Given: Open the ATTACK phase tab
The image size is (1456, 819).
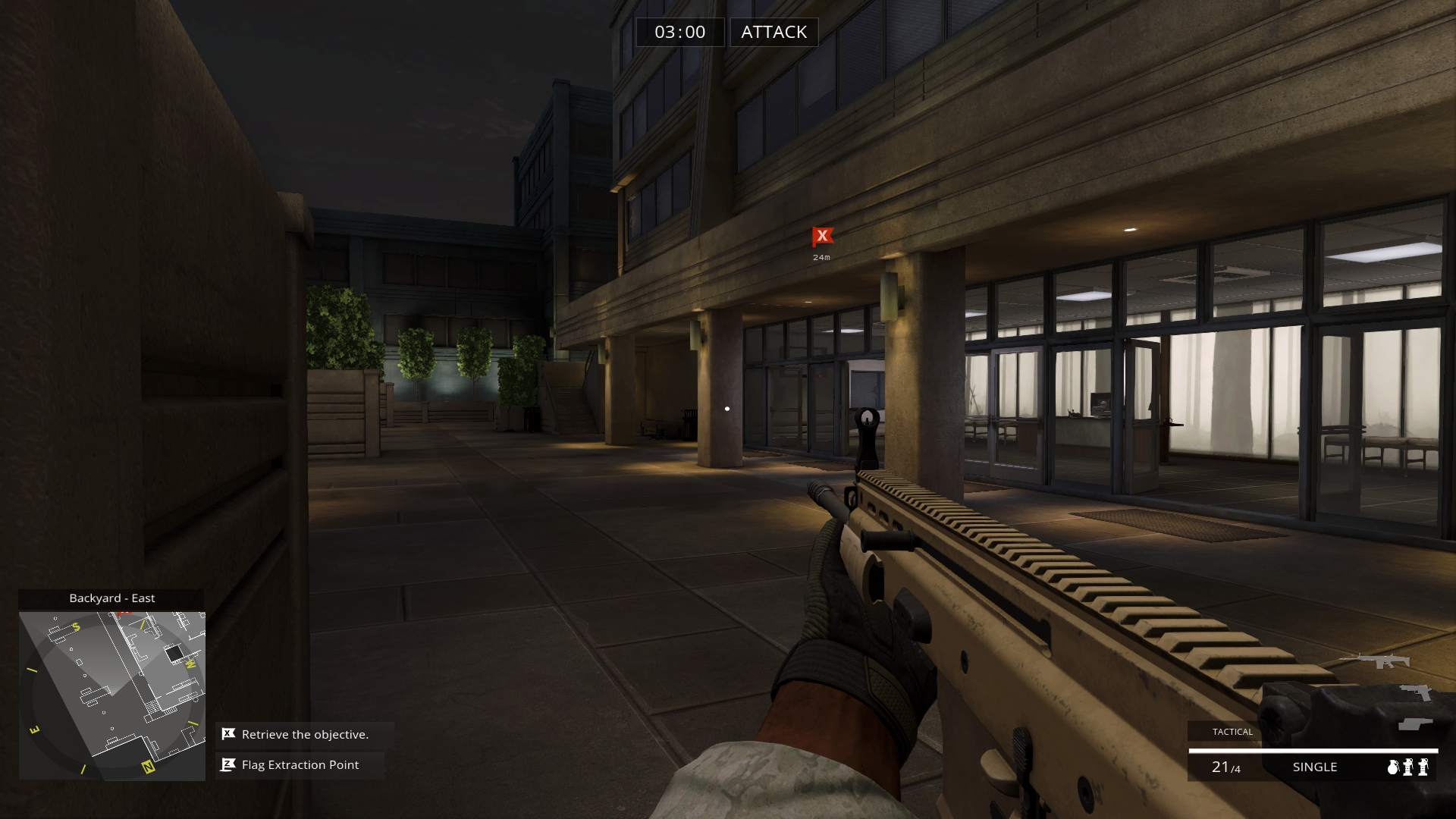Looking at the screenshot, I should pyautogui.click(x=773, y=32).
